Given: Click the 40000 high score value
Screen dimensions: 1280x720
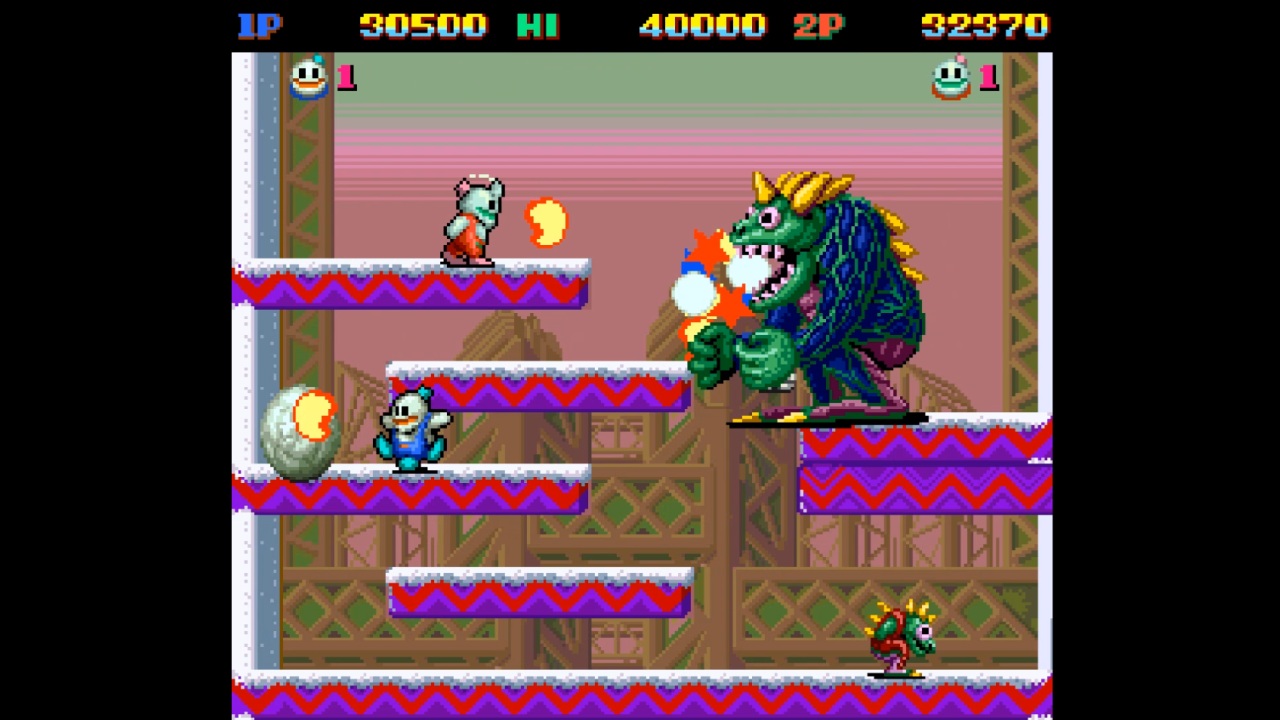Looking at the screenshot, I should point(701,25).
